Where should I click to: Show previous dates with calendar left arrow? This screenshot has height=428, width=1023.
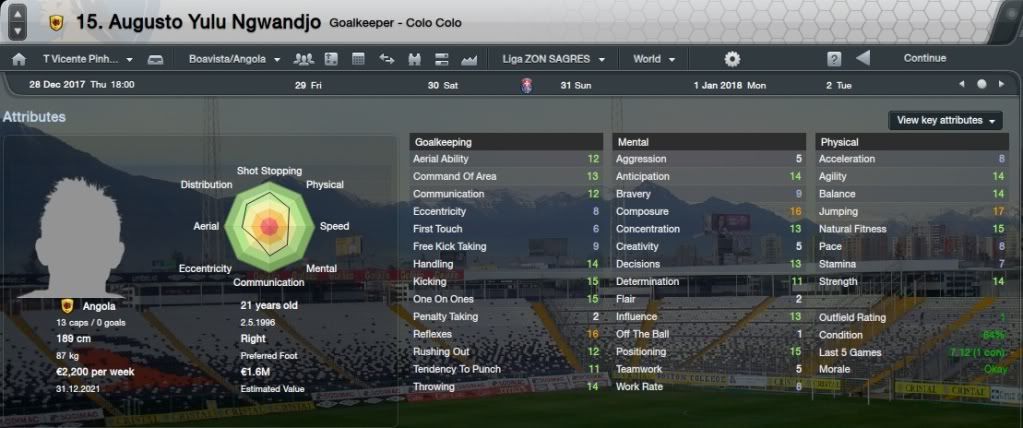pyautogui.click(x=961, y=85)
